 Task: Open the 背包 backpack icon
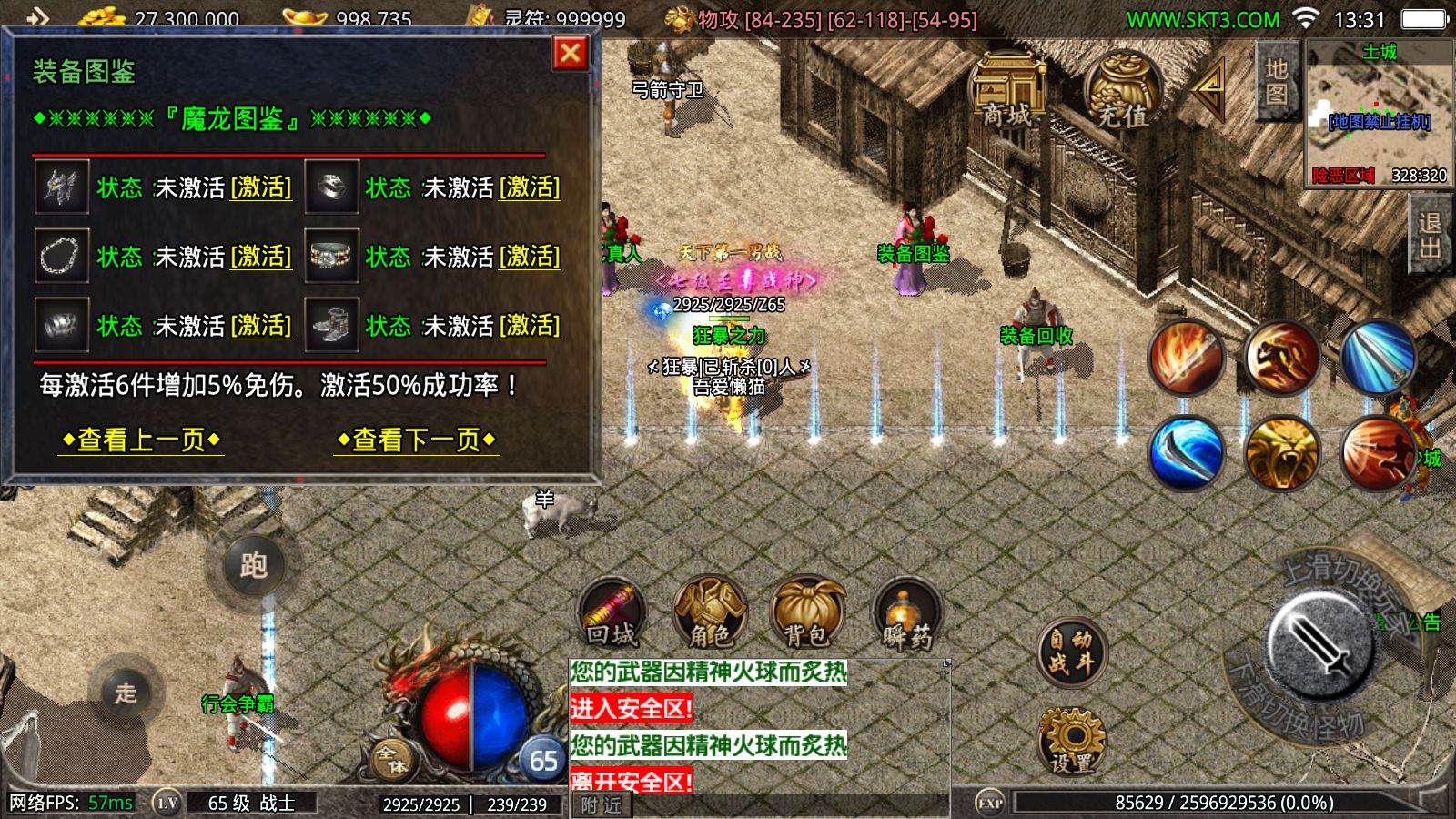point(808,612)
